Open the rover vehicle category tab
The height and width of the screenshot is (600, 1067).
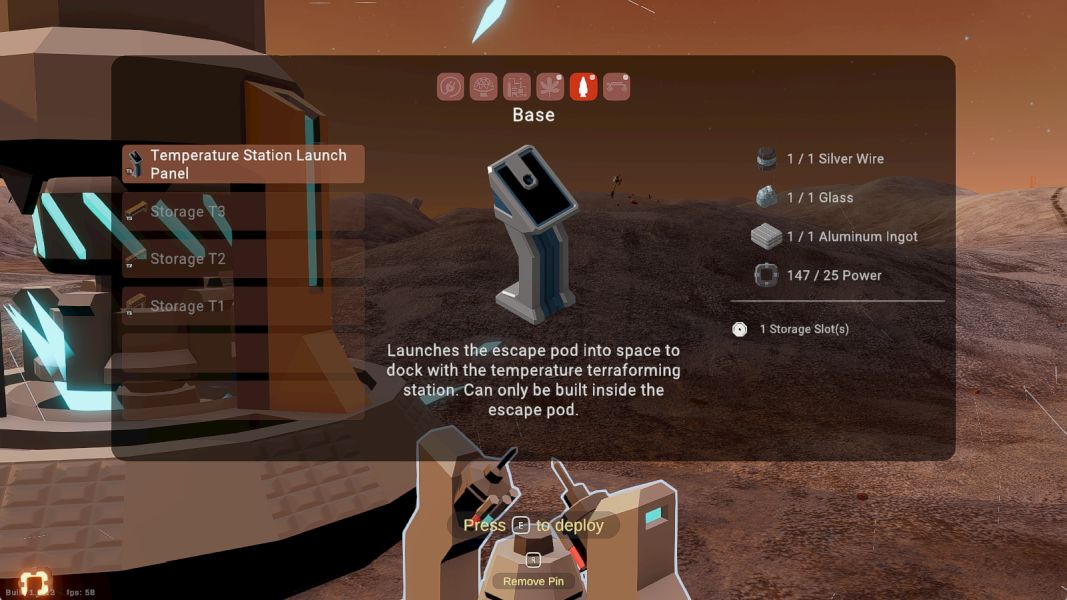point(616,87)
